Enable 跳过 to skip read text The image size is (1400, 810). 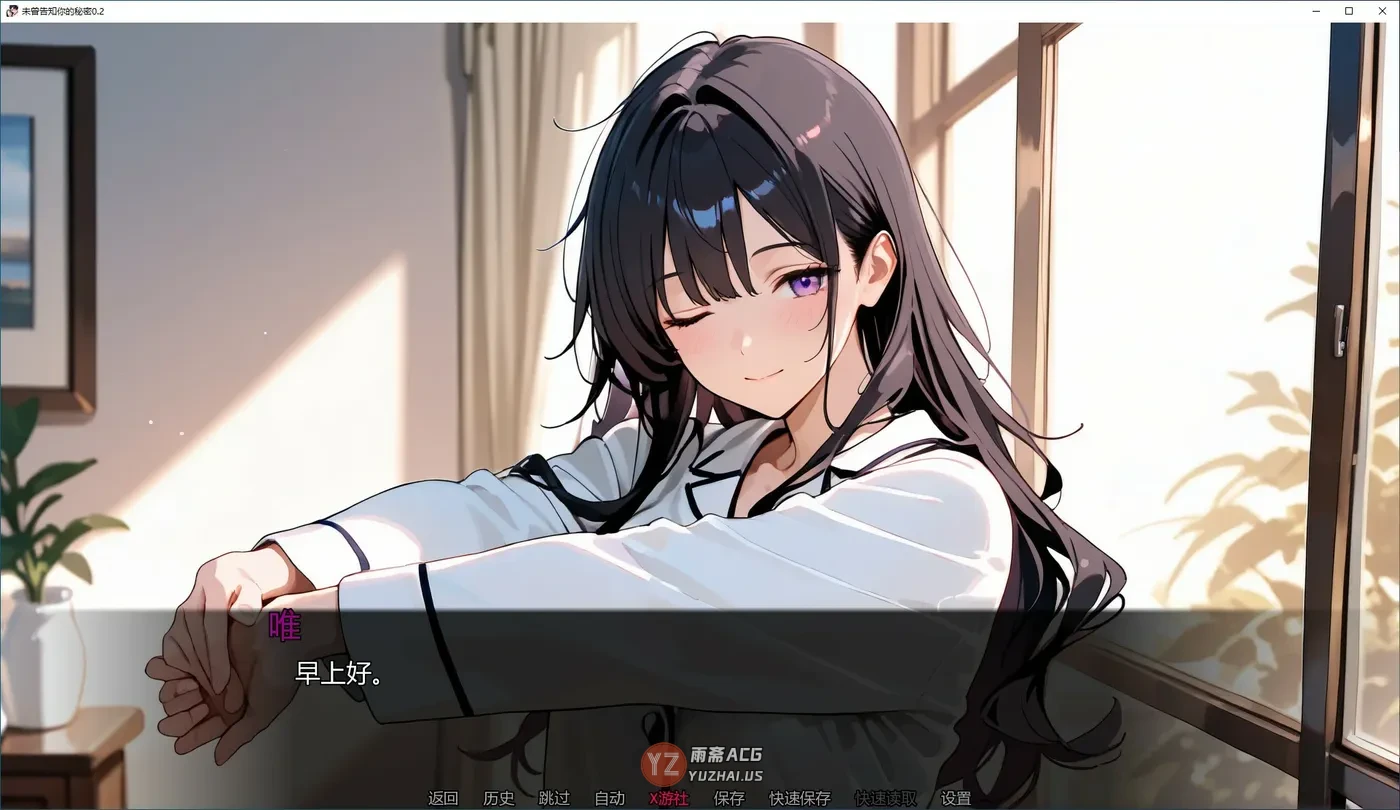[553, 798]
